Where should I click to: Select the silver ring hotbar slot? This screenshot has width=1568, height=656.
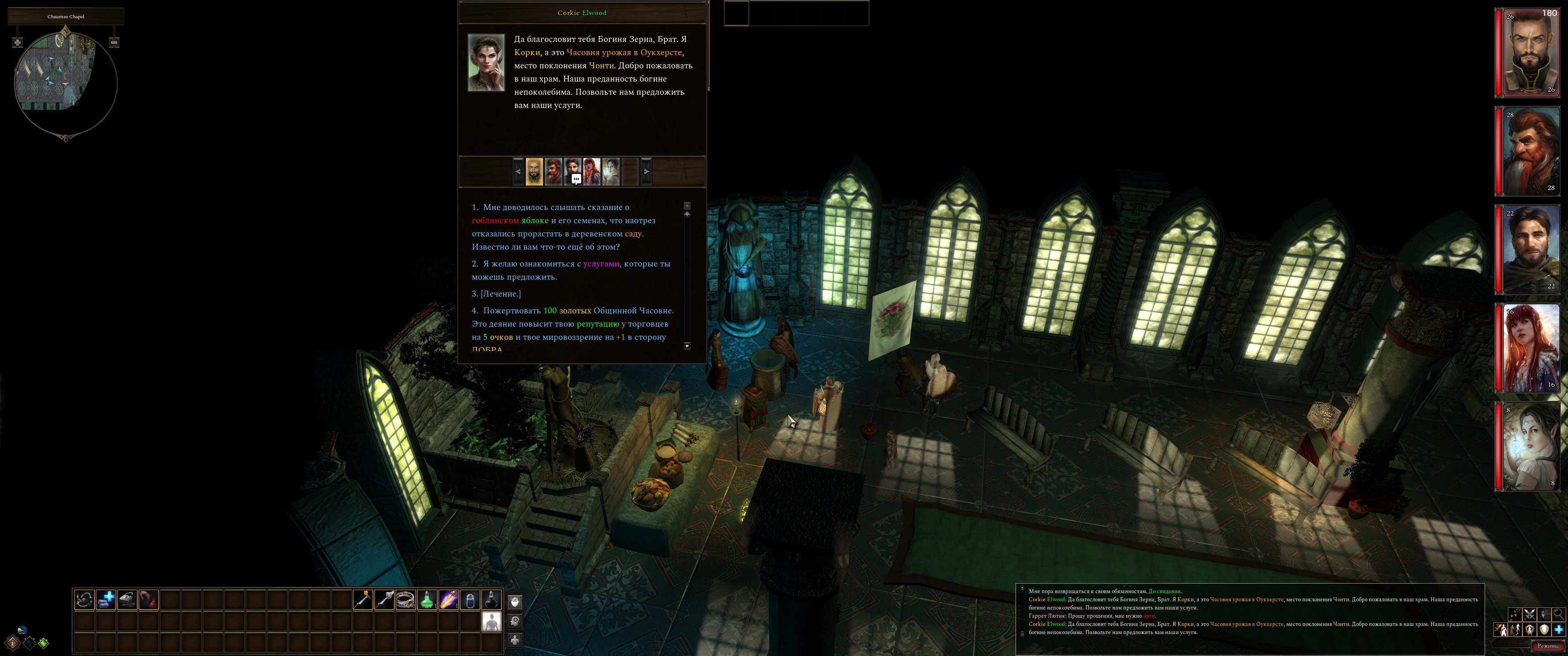tap(405, 600)
